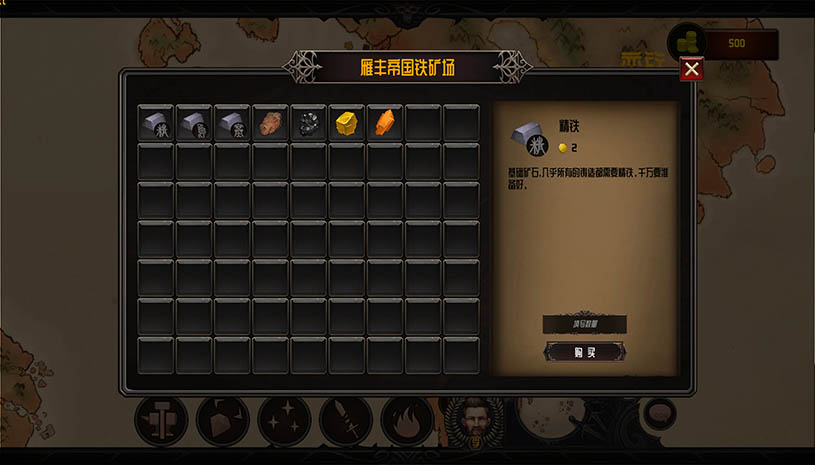This screenshot has height=465, width=815.
Task: Select the third iron ingot slot
Action: pos(232,123)
